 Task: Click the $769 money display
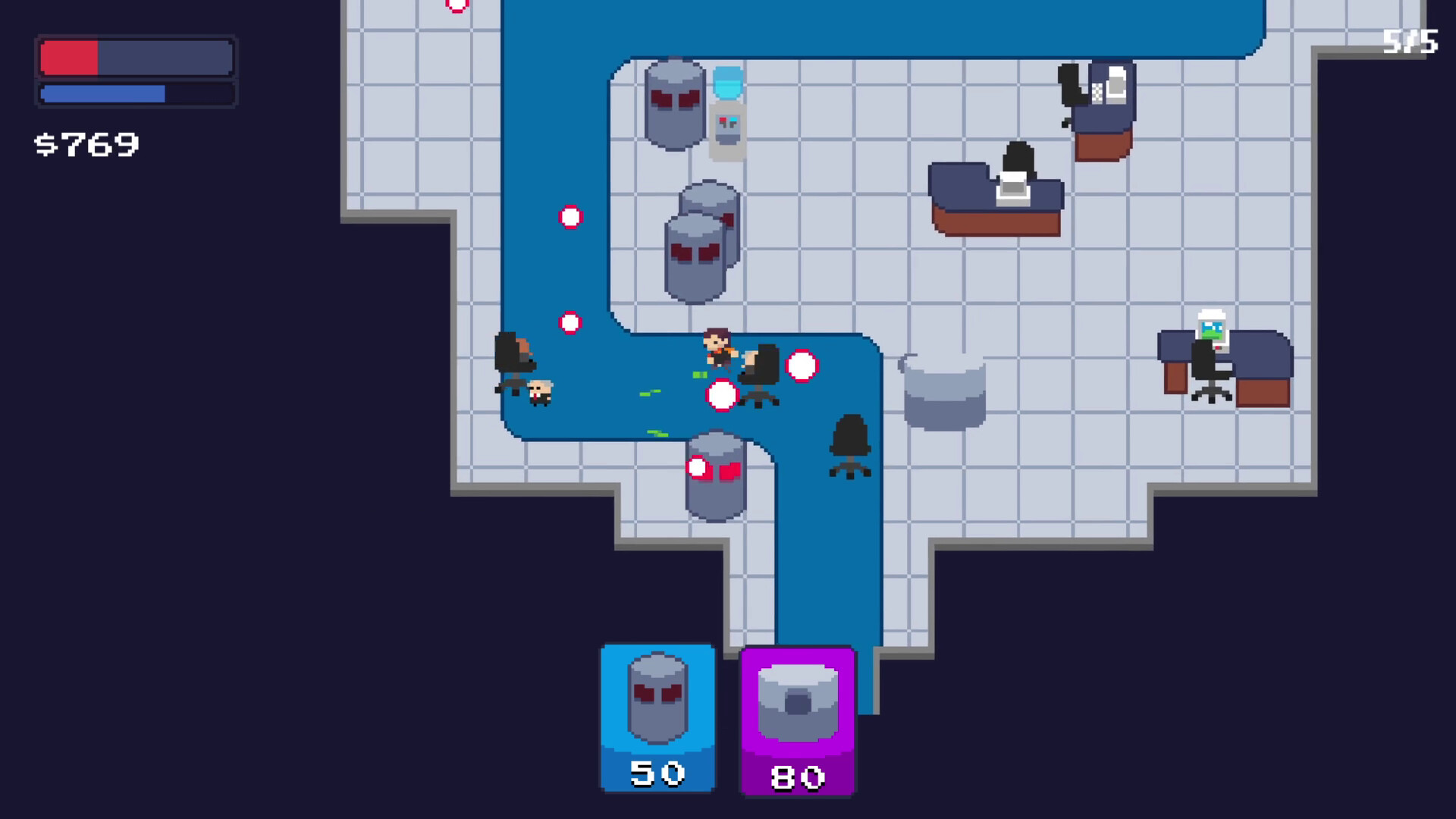(87, 143)
